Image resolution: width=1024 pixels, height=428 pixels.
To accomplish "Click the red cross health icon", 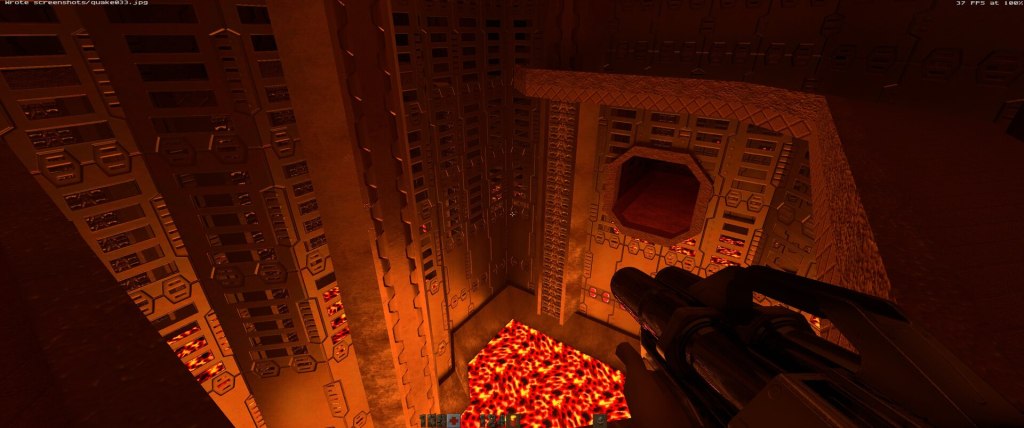I will click(454, 421).
